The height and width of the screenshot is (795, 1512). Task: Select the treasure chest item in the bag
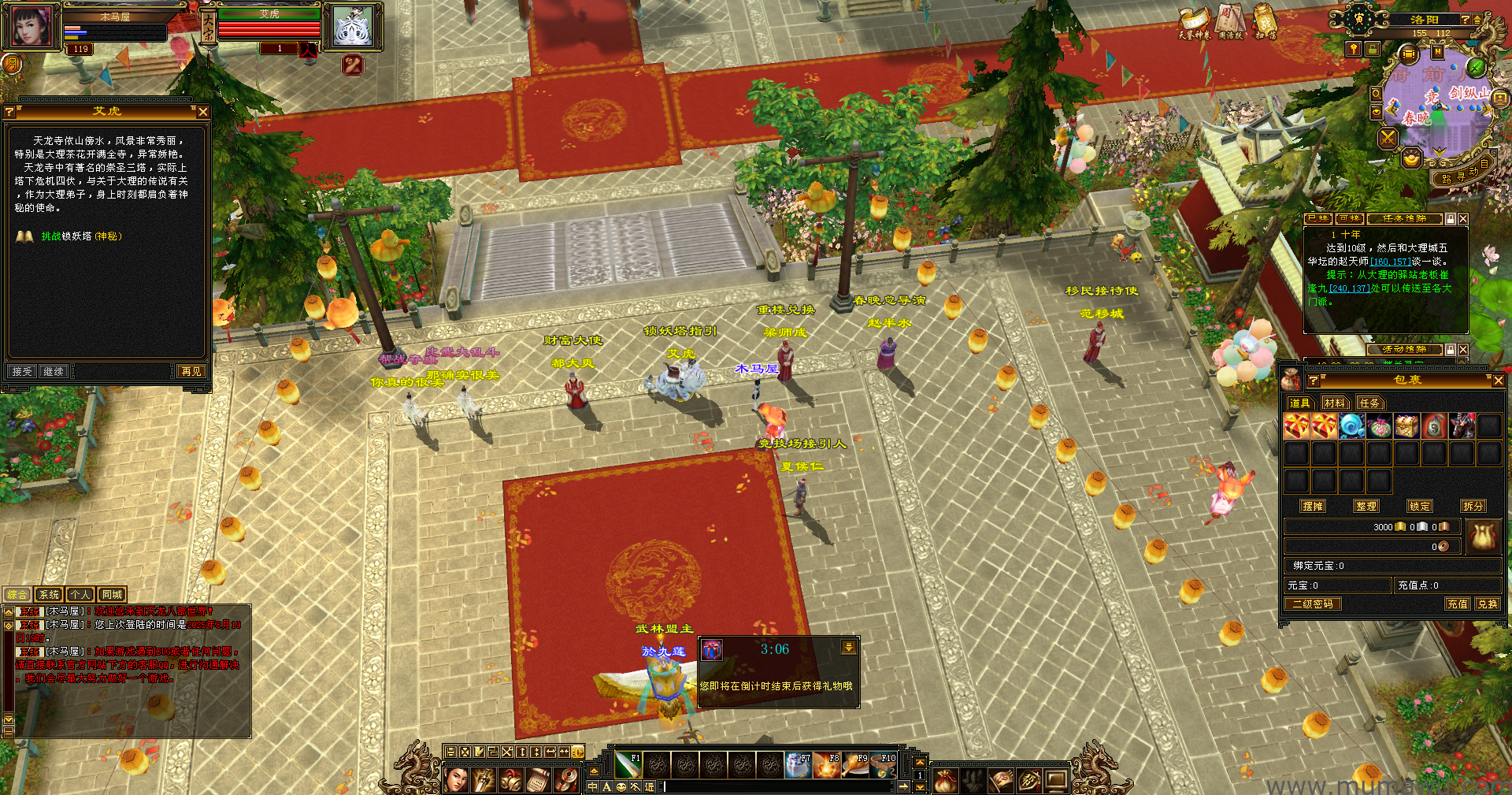1406,426
